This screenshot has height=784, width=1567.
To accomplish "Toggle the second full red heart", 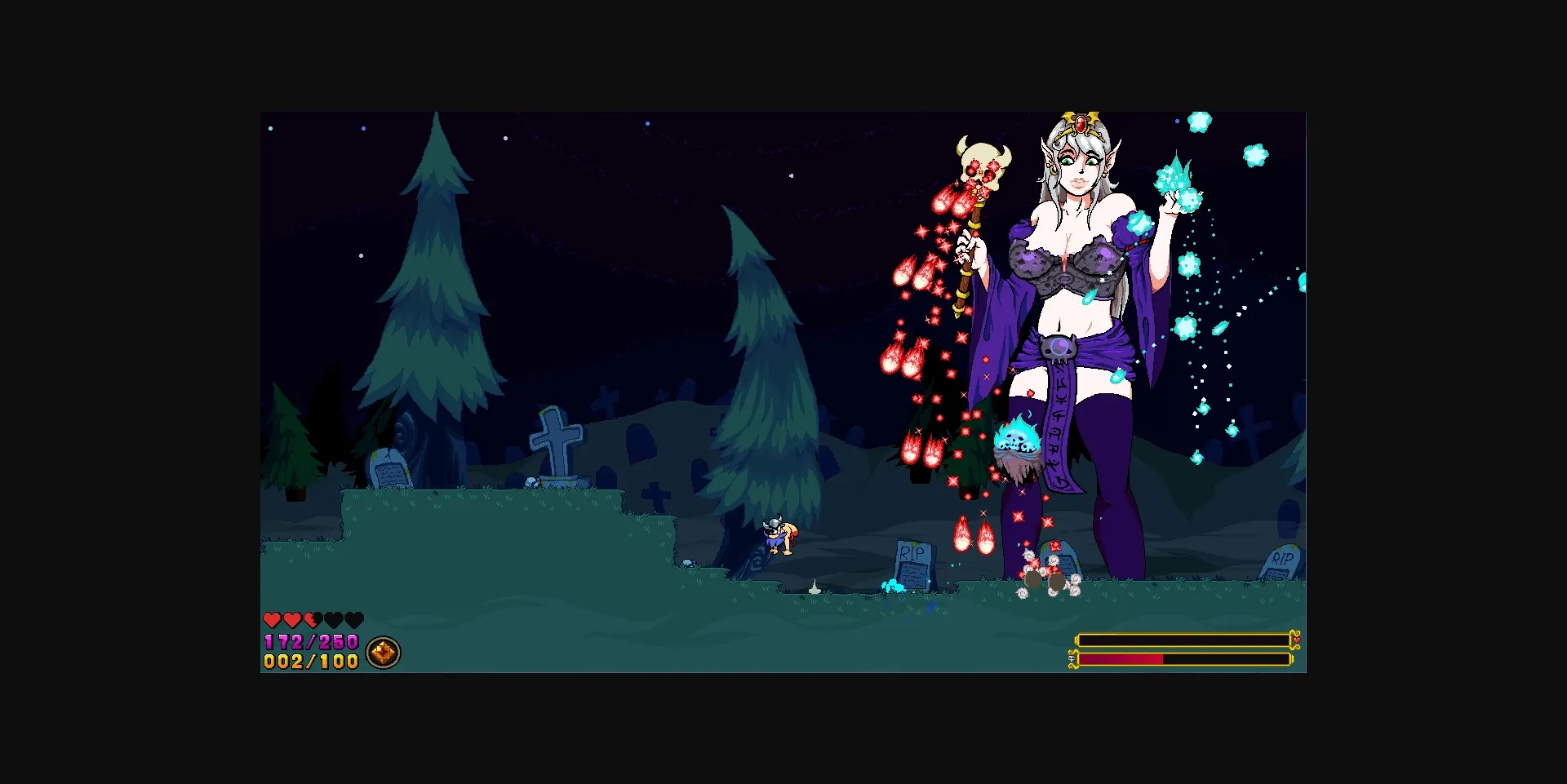I will [x=291, y=620].
